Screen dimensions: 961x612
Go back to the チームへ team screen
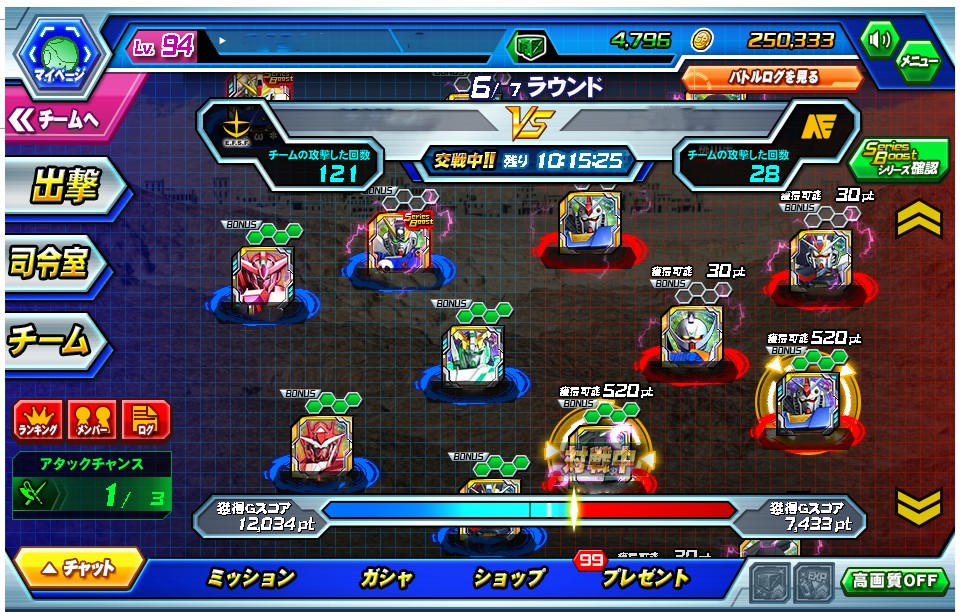tap(62, 119)
